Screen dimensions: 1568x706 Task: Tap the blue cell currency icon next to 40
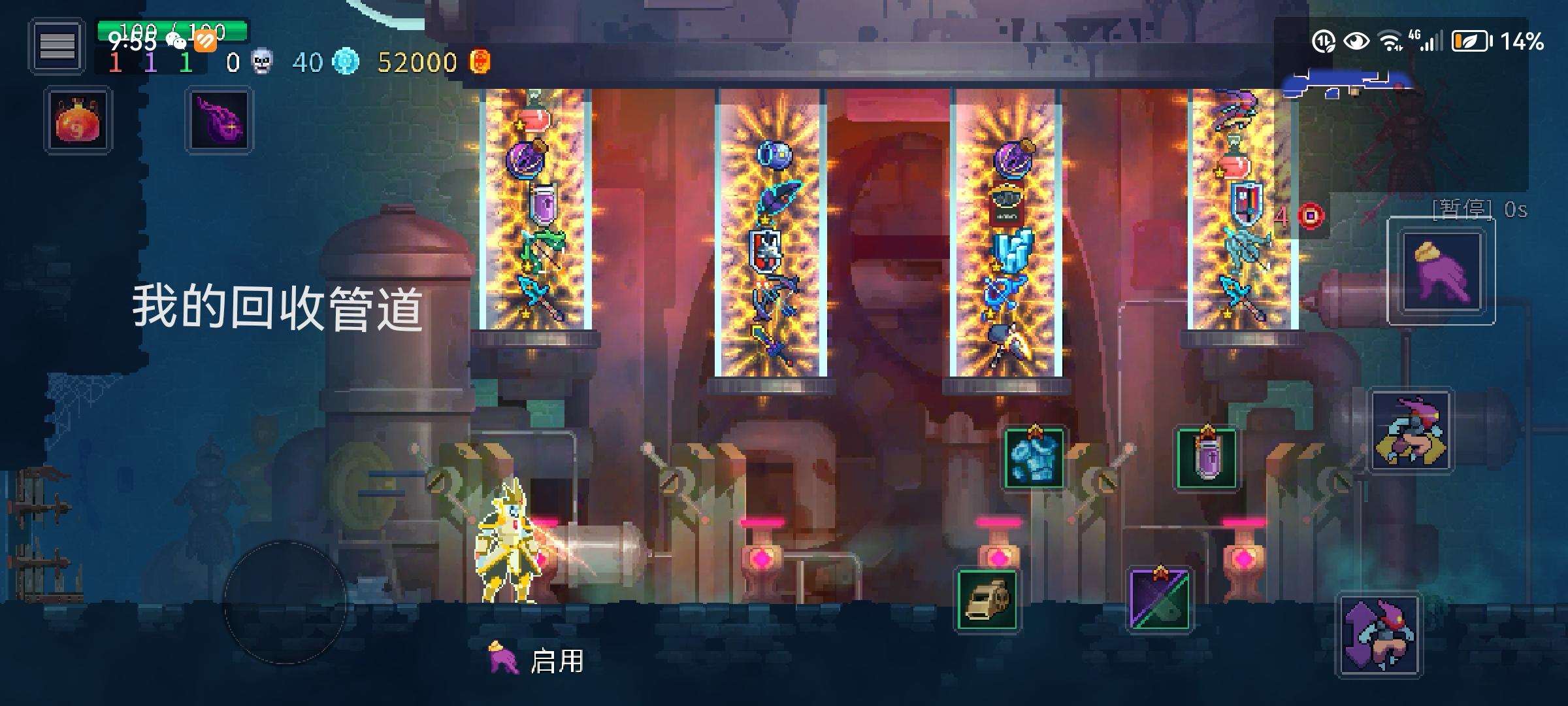click(345, 62)
